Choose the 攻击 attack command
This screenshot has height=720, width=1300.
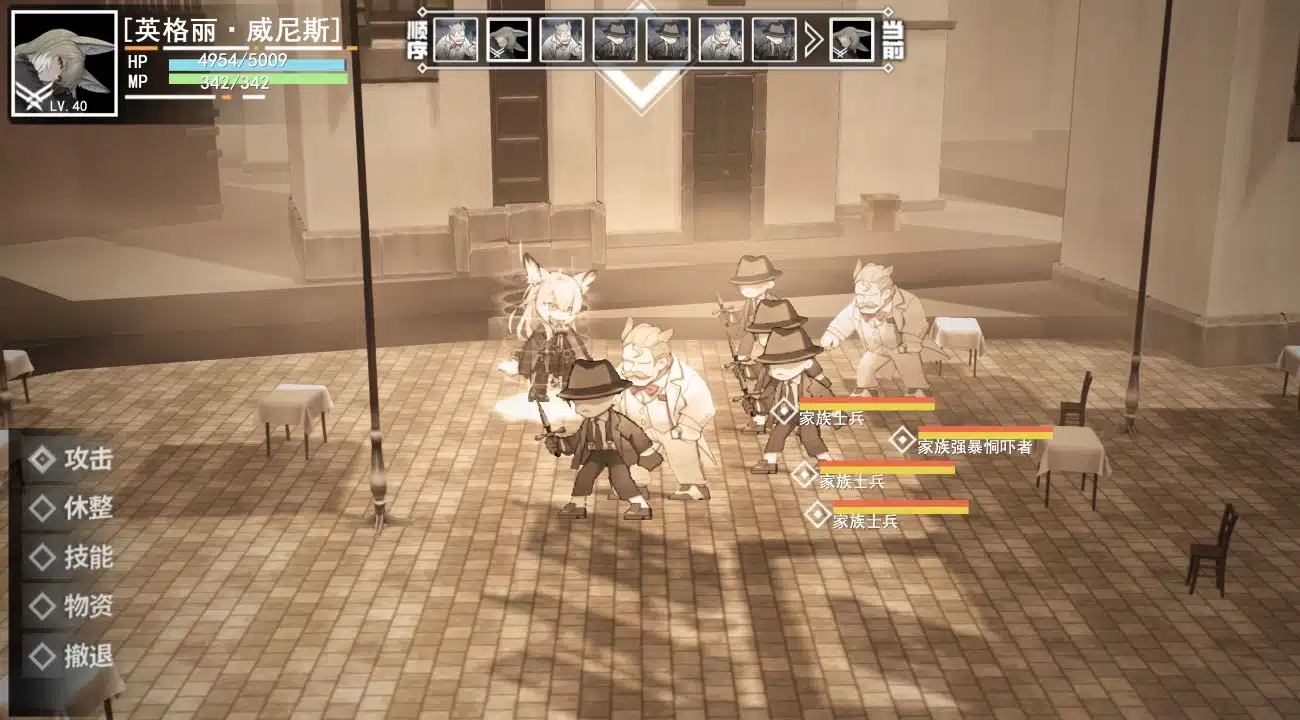[74, 459]
